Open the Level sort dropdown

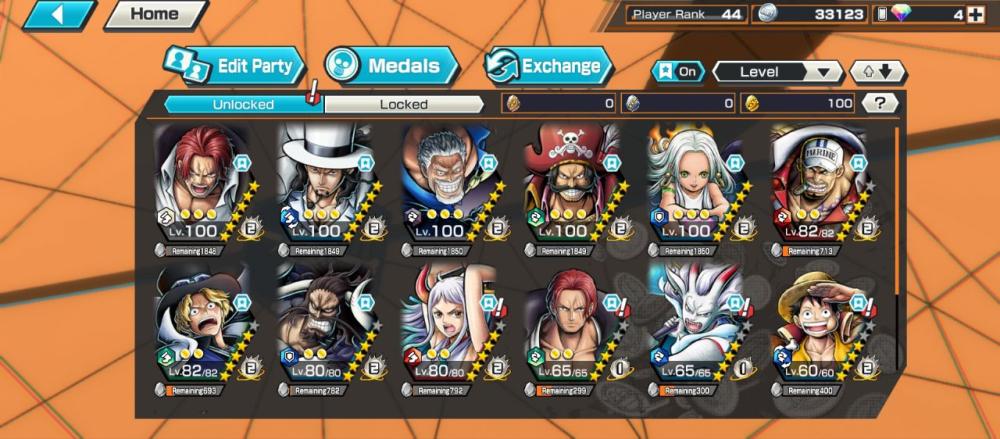777,72
